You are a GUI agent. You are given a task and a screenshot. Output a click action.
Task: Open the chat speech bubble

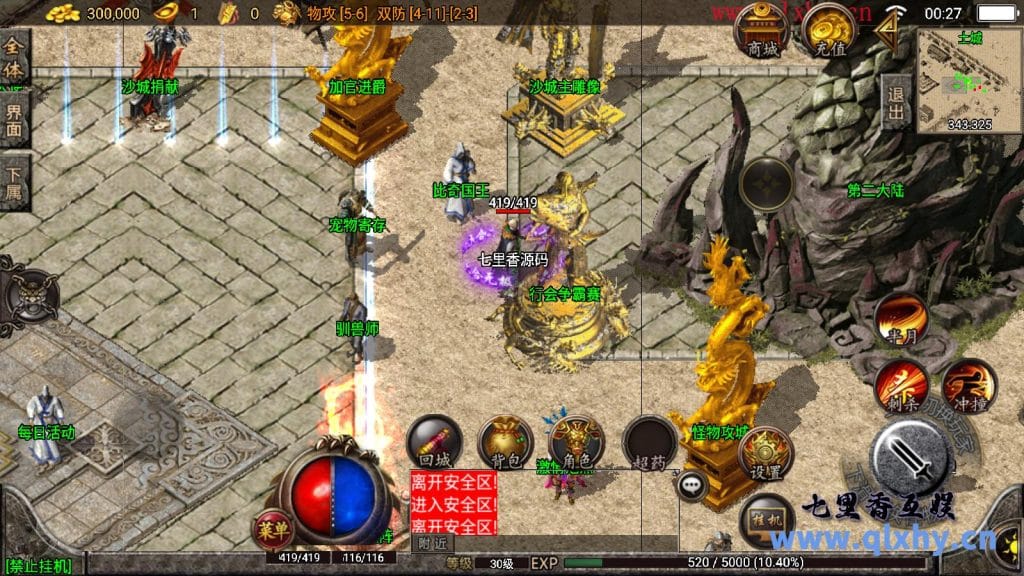click(691, 486)
